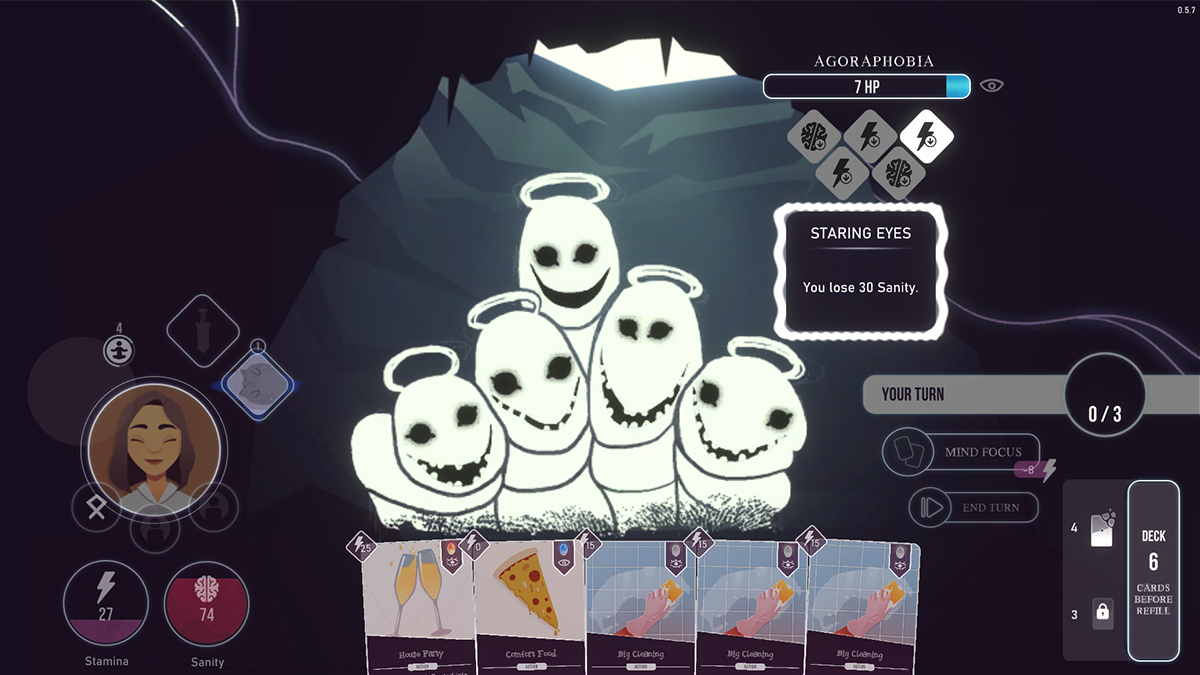This screenshot has width=1200, height=675.
Task: Select the highlighted white lightning intent icon
Action: point(926,137)
